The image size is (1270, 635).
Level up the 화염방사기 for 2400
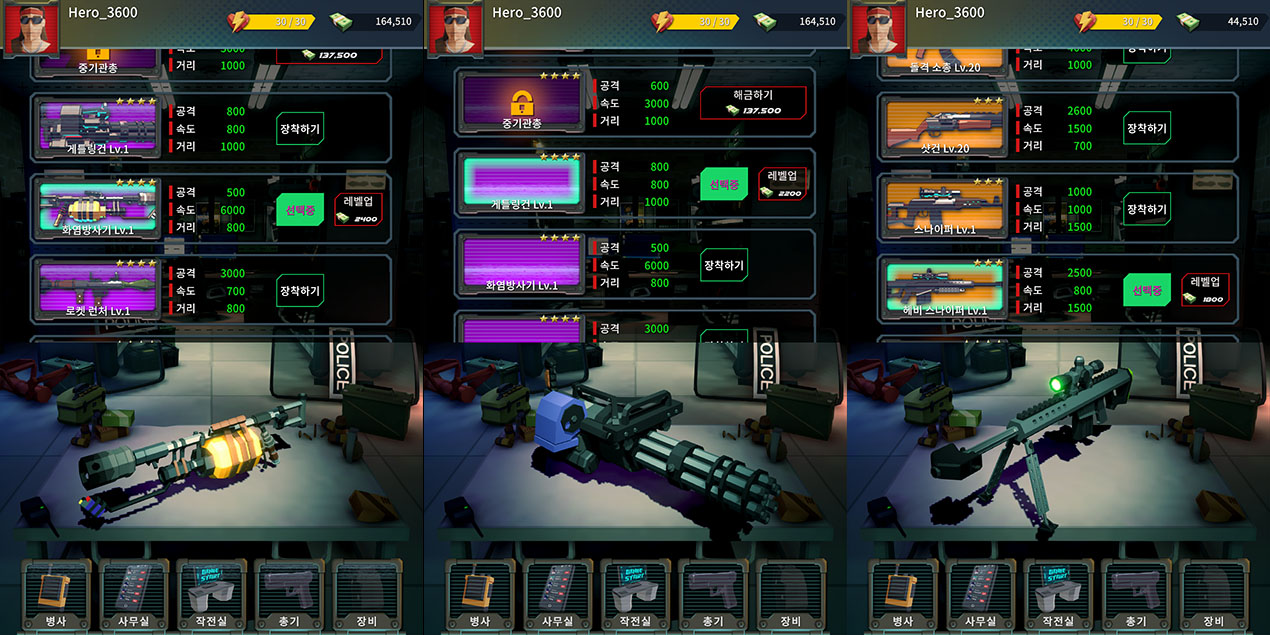pos(359,208)
